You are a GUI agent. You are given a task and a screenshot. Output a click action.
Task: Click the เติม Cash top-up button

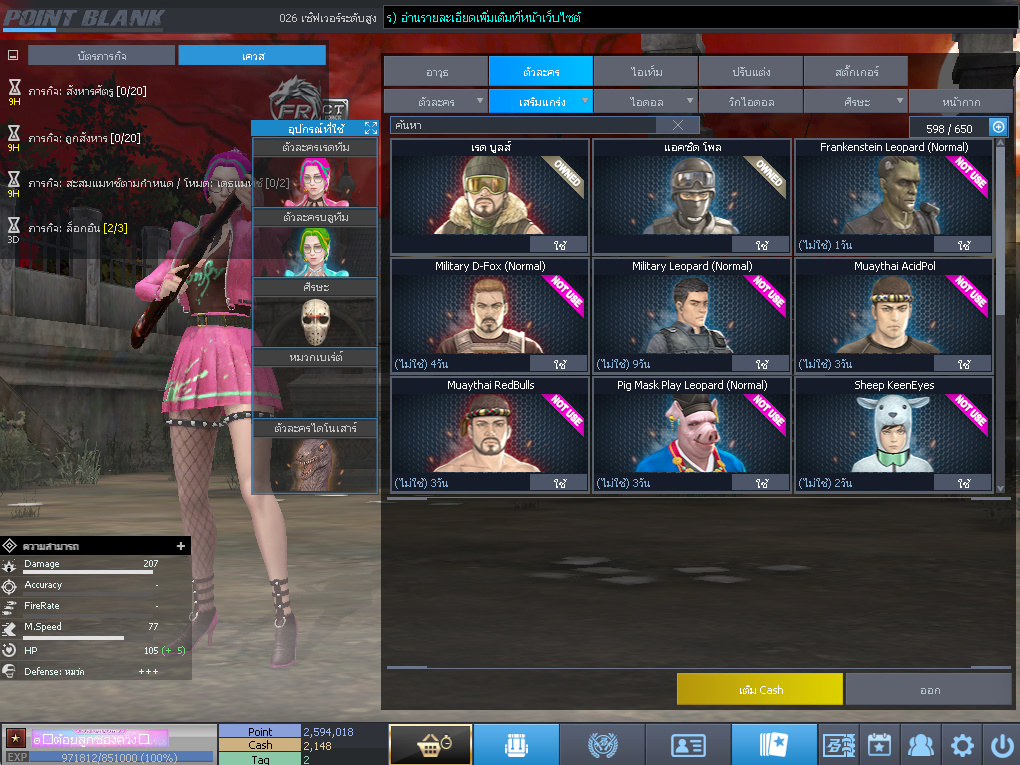[x=759, y=689]
